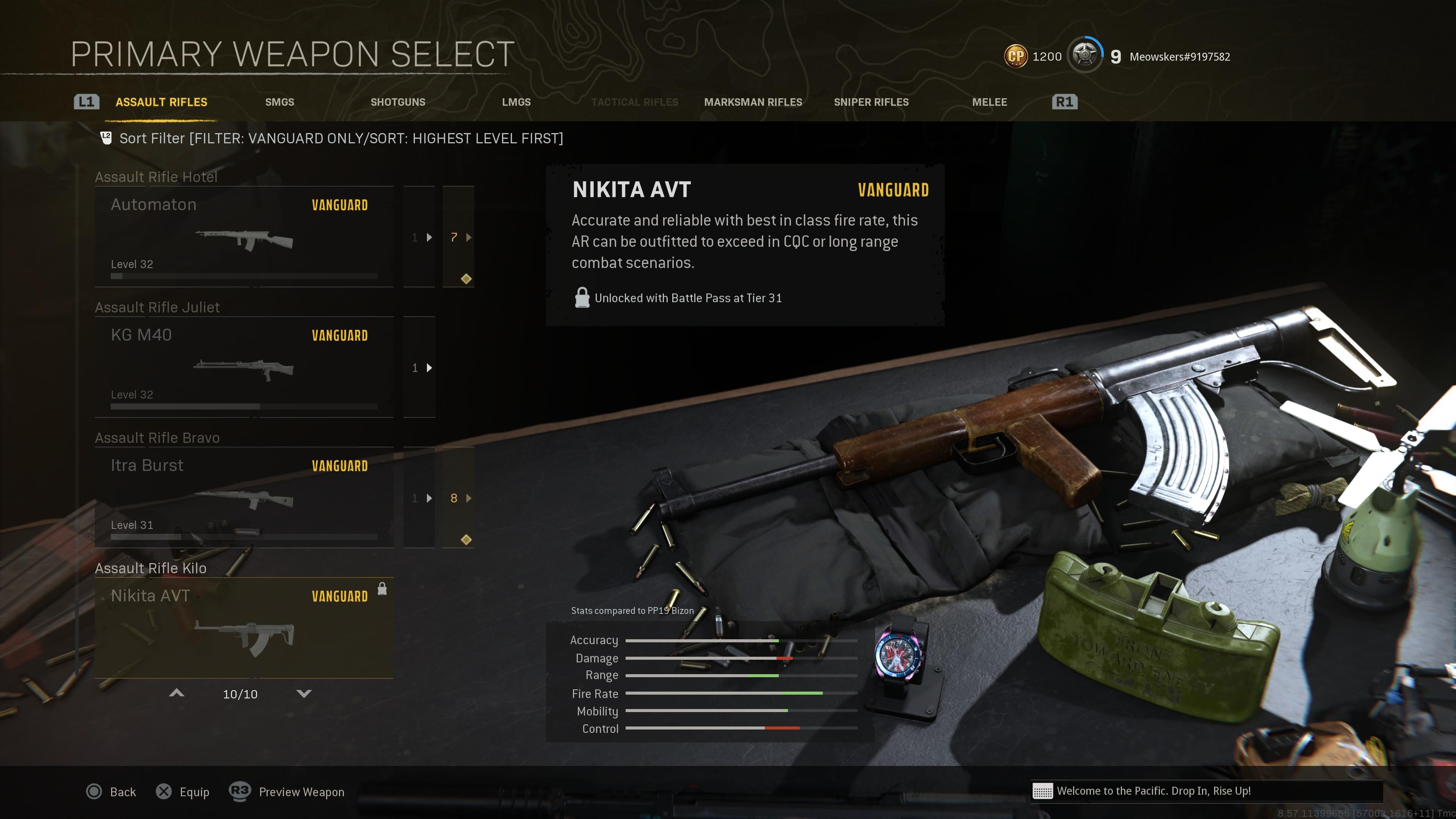
Task: Click the list's down arrow
Action: coord(304,693)
